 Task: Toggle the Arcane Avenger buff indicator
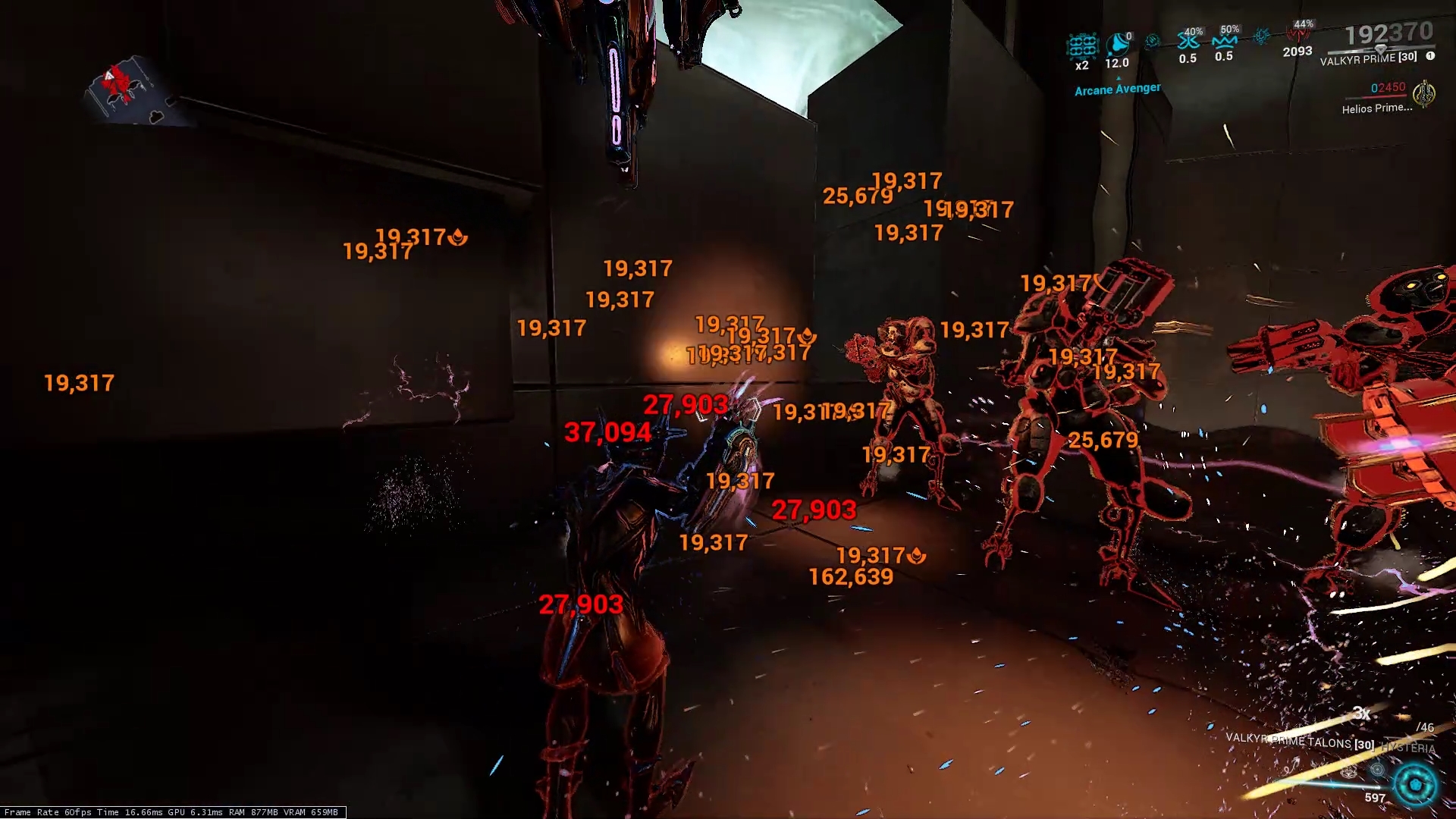[1117, 88]
